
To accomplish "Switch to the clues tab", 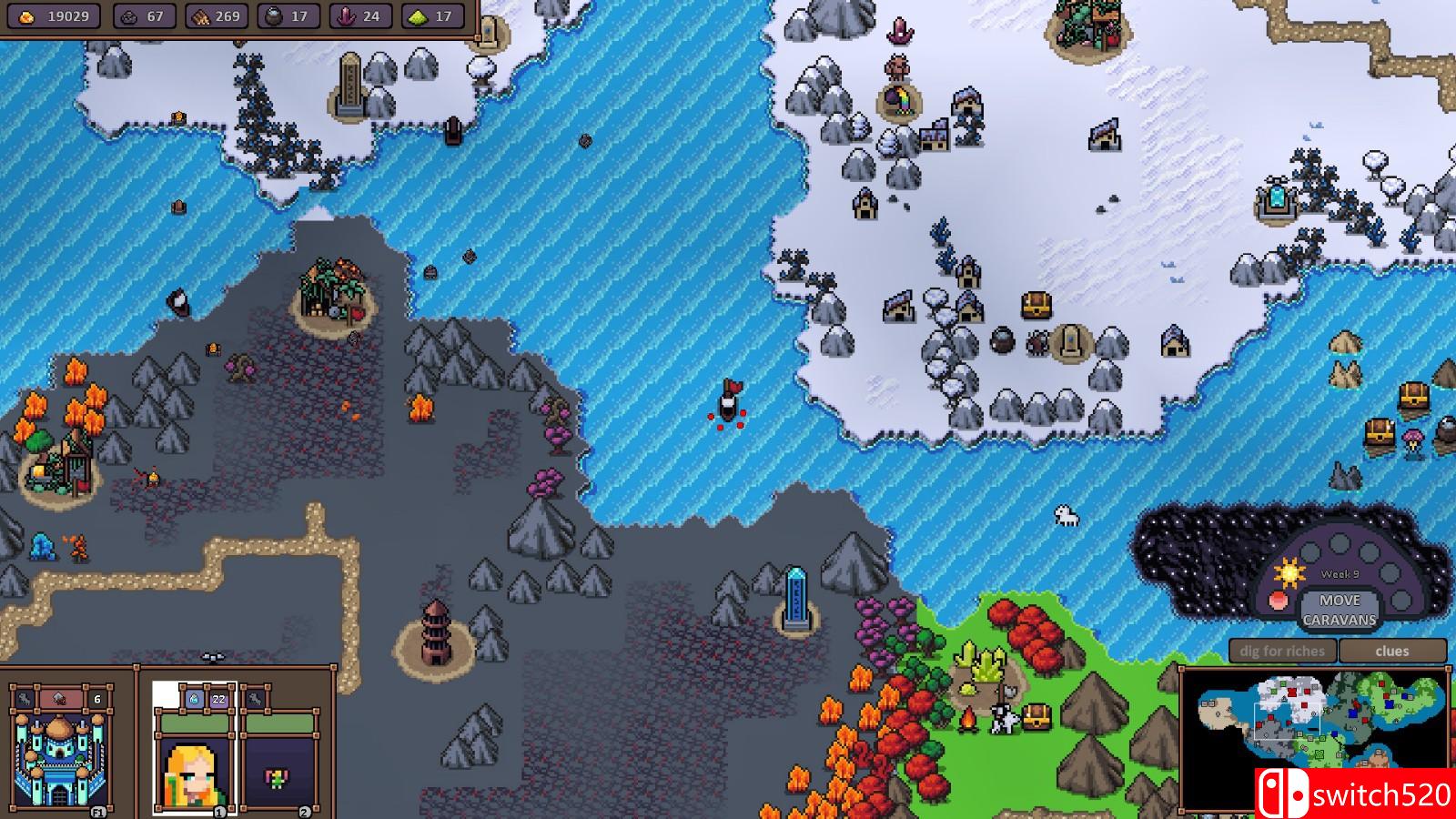I will [x=1392, y=651].
